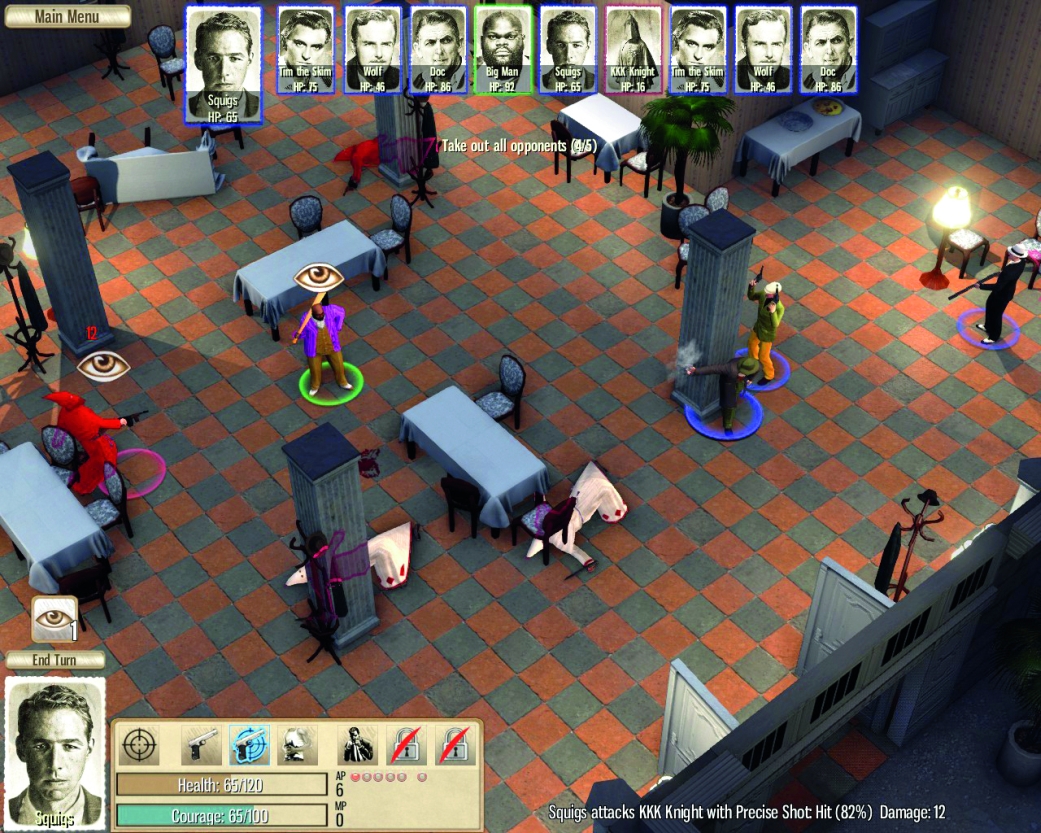The height and width of the screenshot is (833, 1041).
Task: Activate the eye icon showing number 1
Action: pyautogui.click(x=54, y=619)
